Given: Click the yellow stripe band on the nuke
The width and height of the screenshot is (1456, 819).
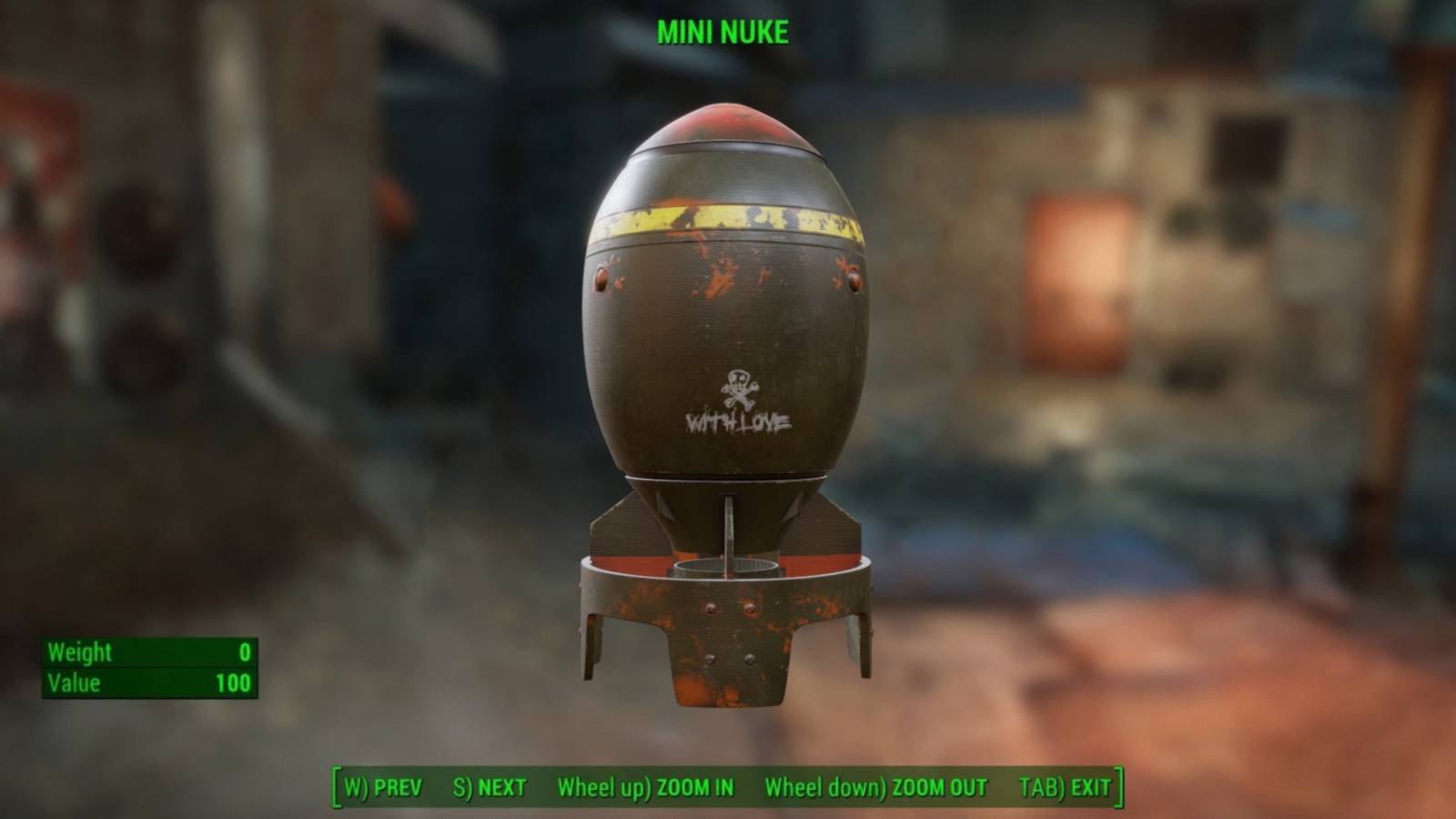Looking at the screenshot, I should click(726, 218).
